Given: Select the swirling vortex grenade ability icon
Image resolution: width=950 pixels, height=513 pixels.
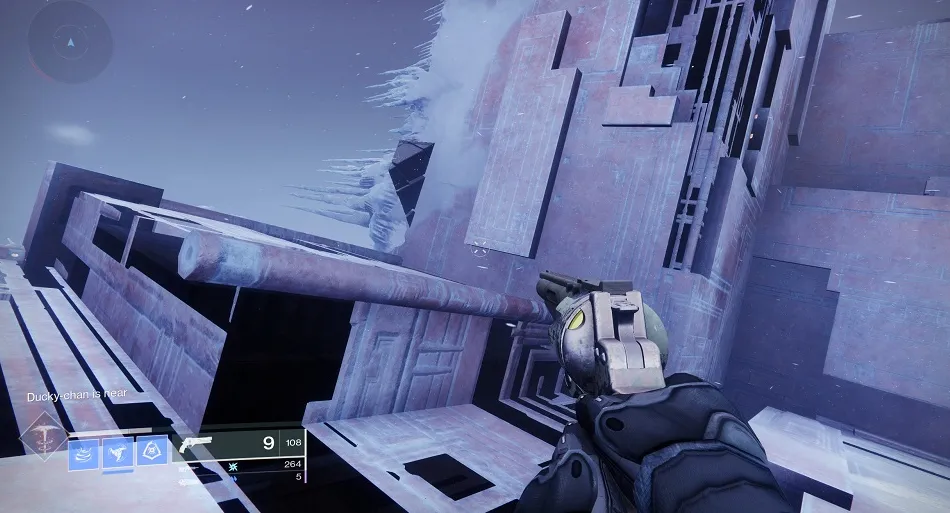Looking at the screenshot, I should 84,452.
